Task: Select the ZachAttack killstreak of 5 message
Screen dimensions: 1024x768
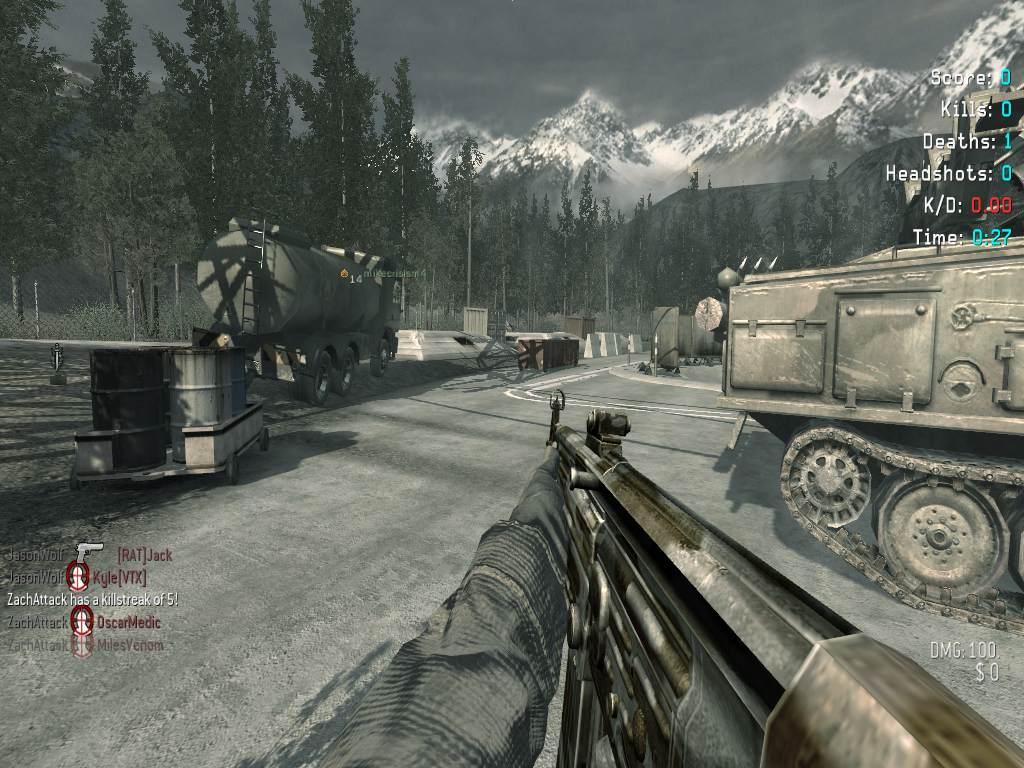Action: pos(92,599)
